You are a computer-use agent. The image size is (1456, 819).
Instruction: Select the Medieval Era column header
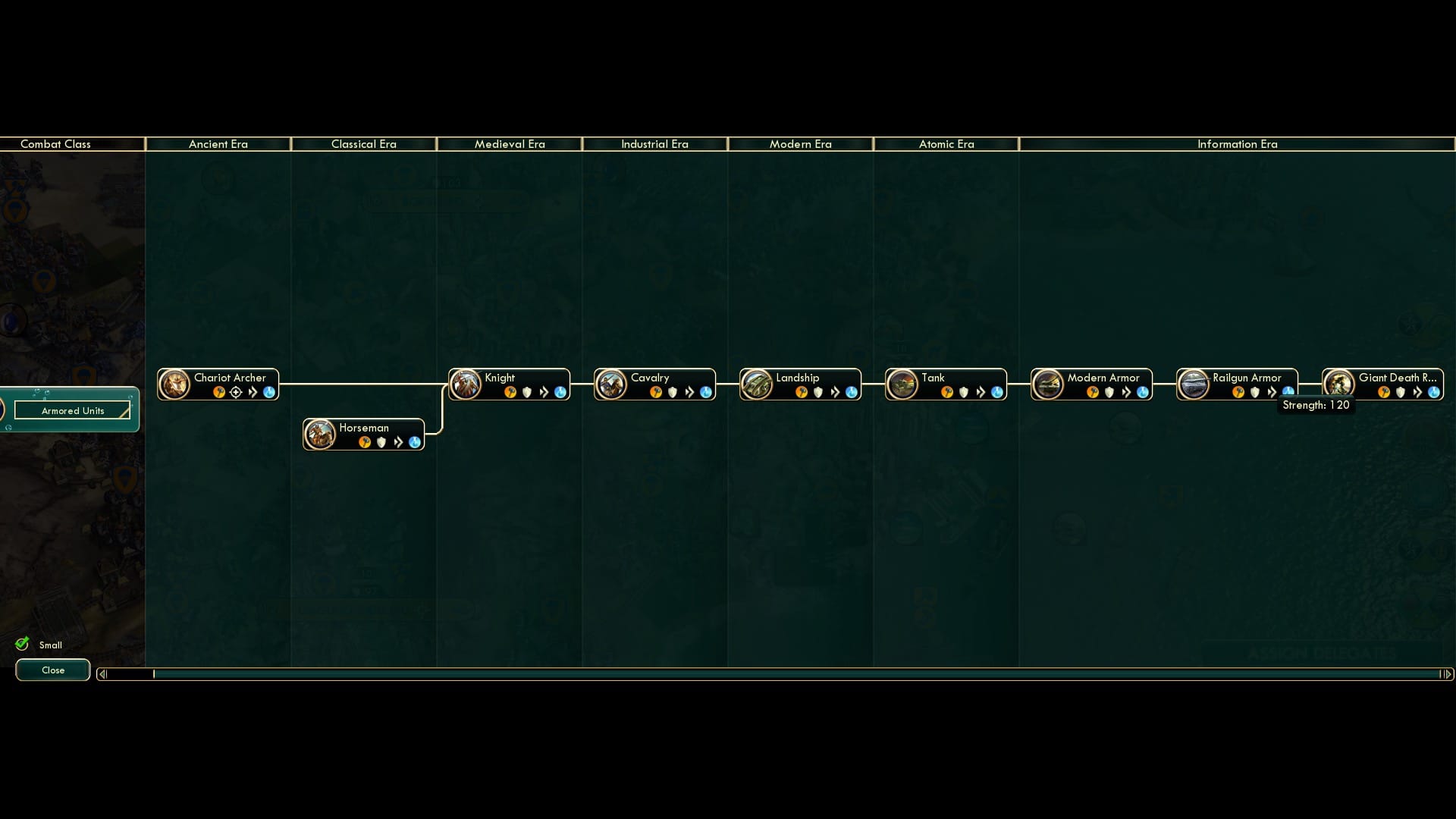tap(510, 144)
